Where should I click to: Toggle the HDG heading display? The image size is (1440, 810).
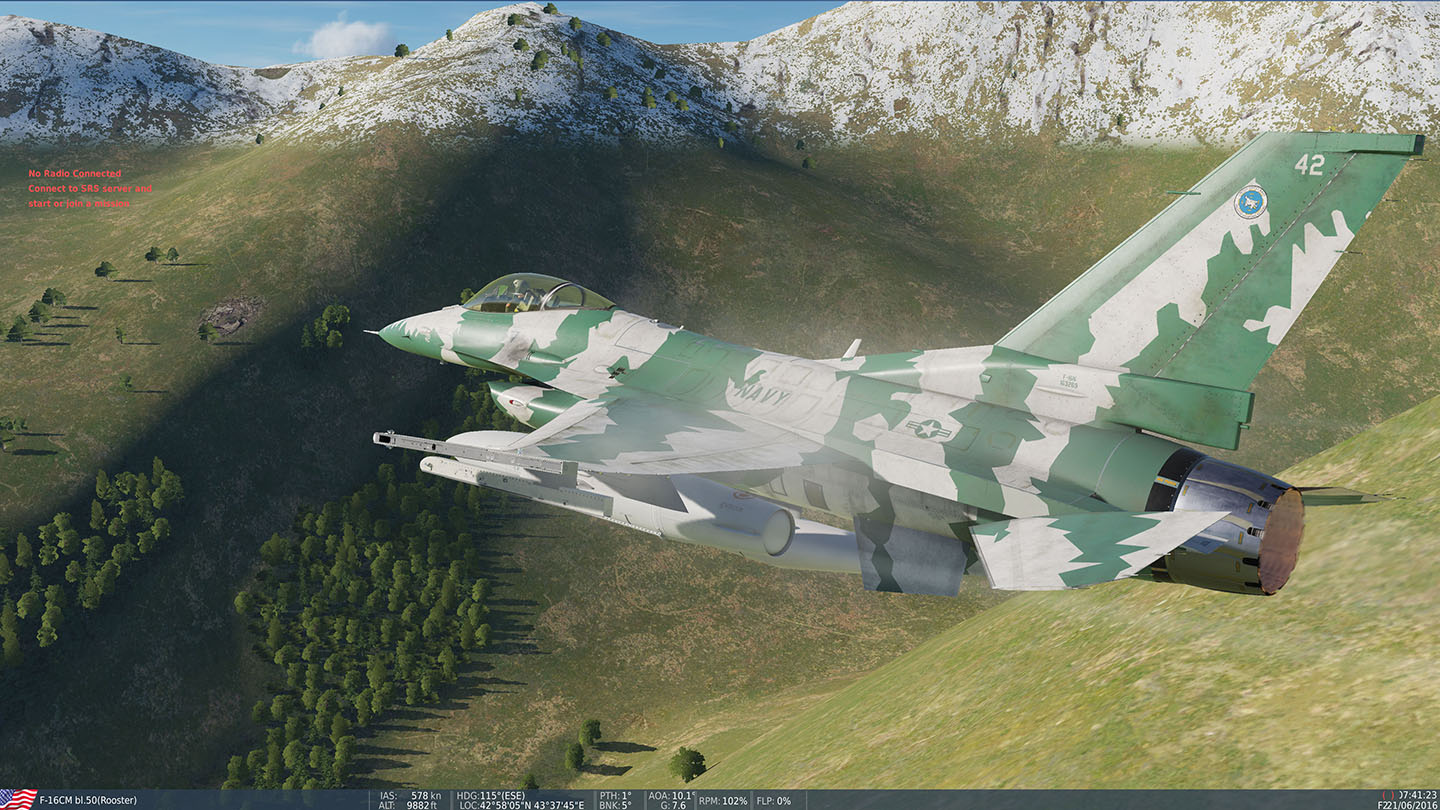click(x=490, y=794)
